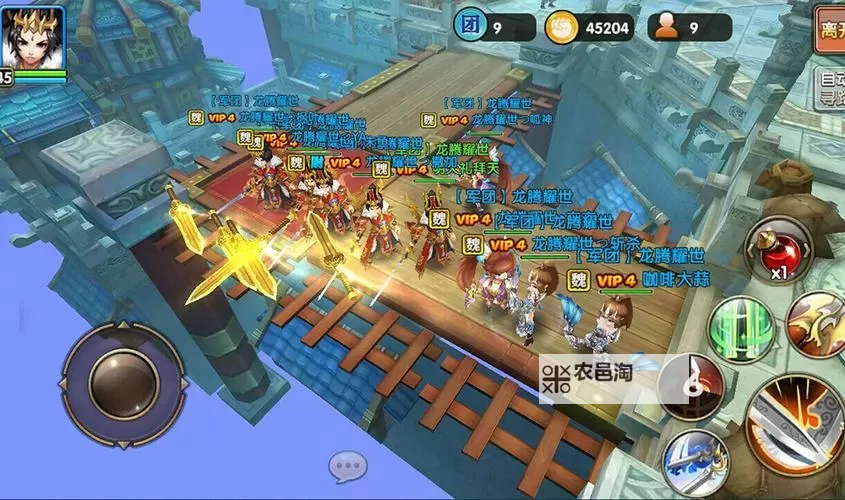Trigger the golden halberd skill
The height and width of the screenshot is (500, 845).
click(x=818, y=324)
